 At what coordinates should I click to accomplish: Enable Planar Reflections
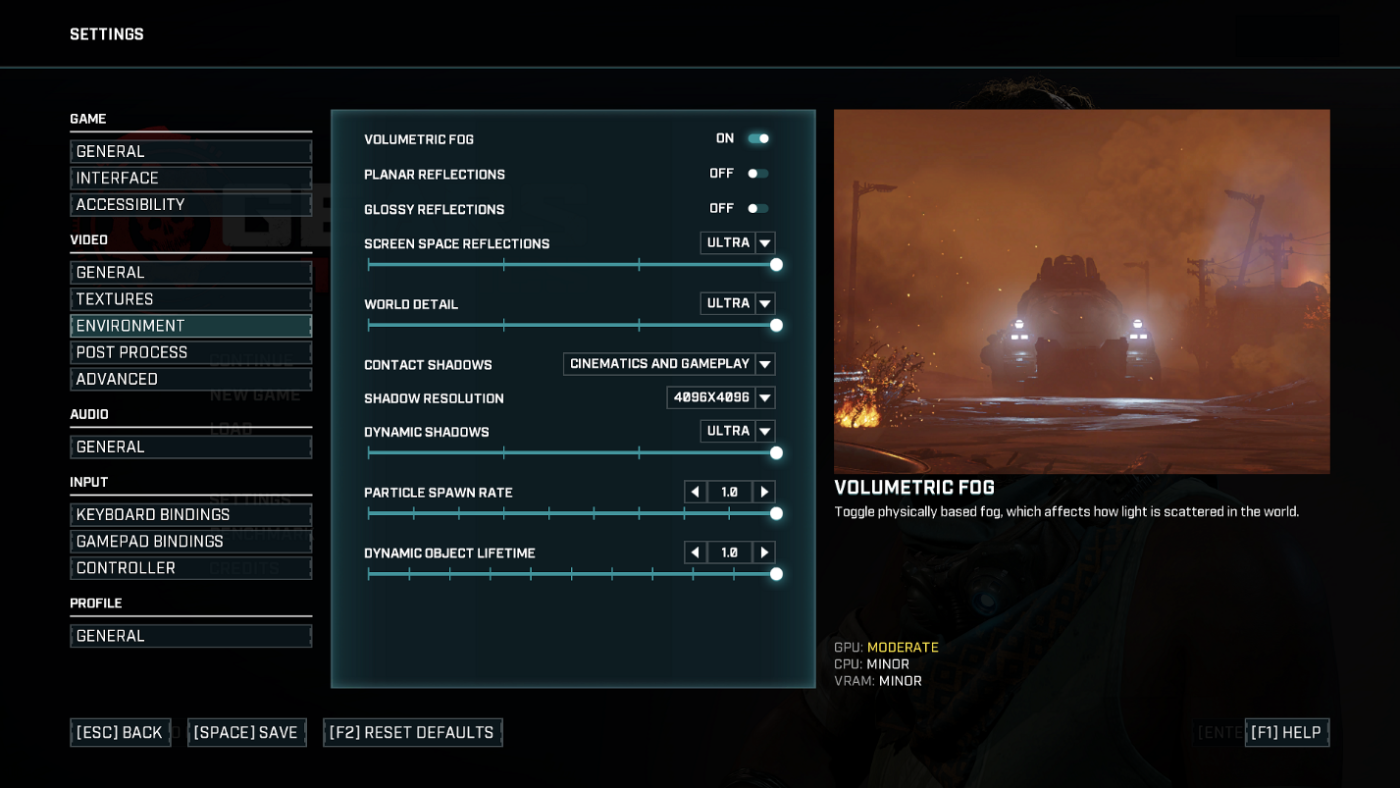tap(758, 172)
